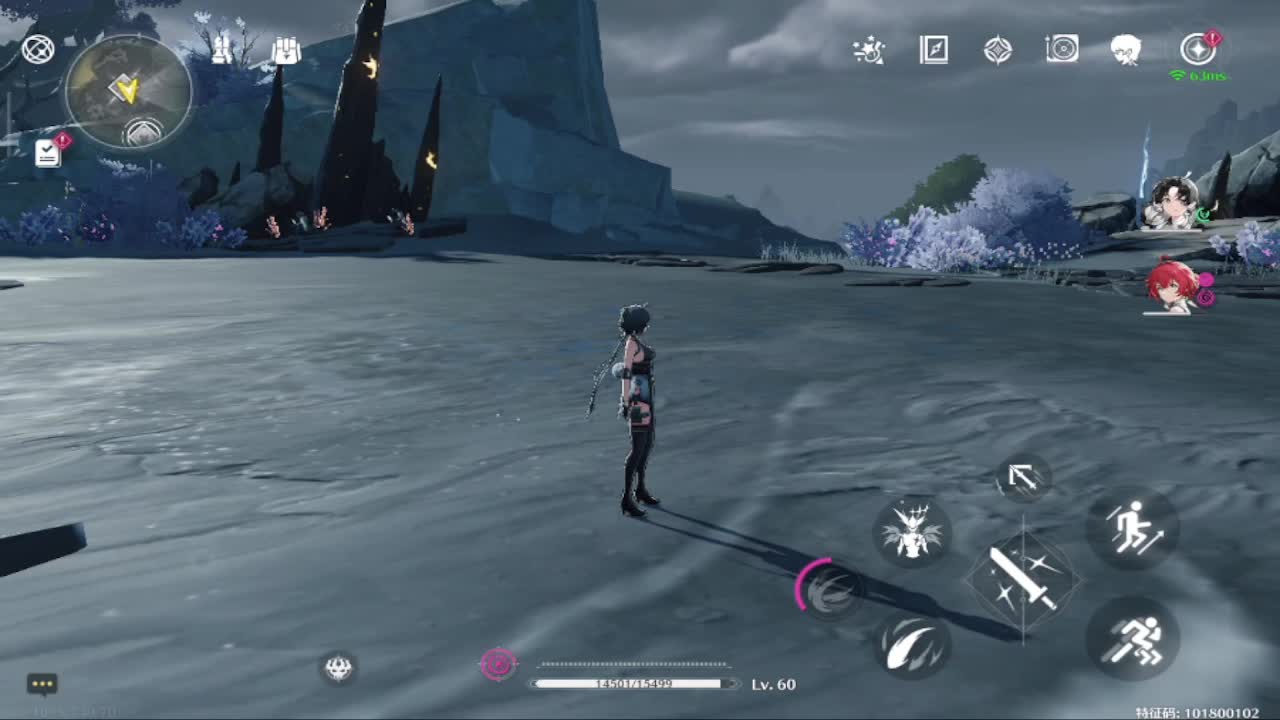This screenshot has width=1280, height=720.
Task: Open the four-point star diamond icon
Action: click(997, 49)
